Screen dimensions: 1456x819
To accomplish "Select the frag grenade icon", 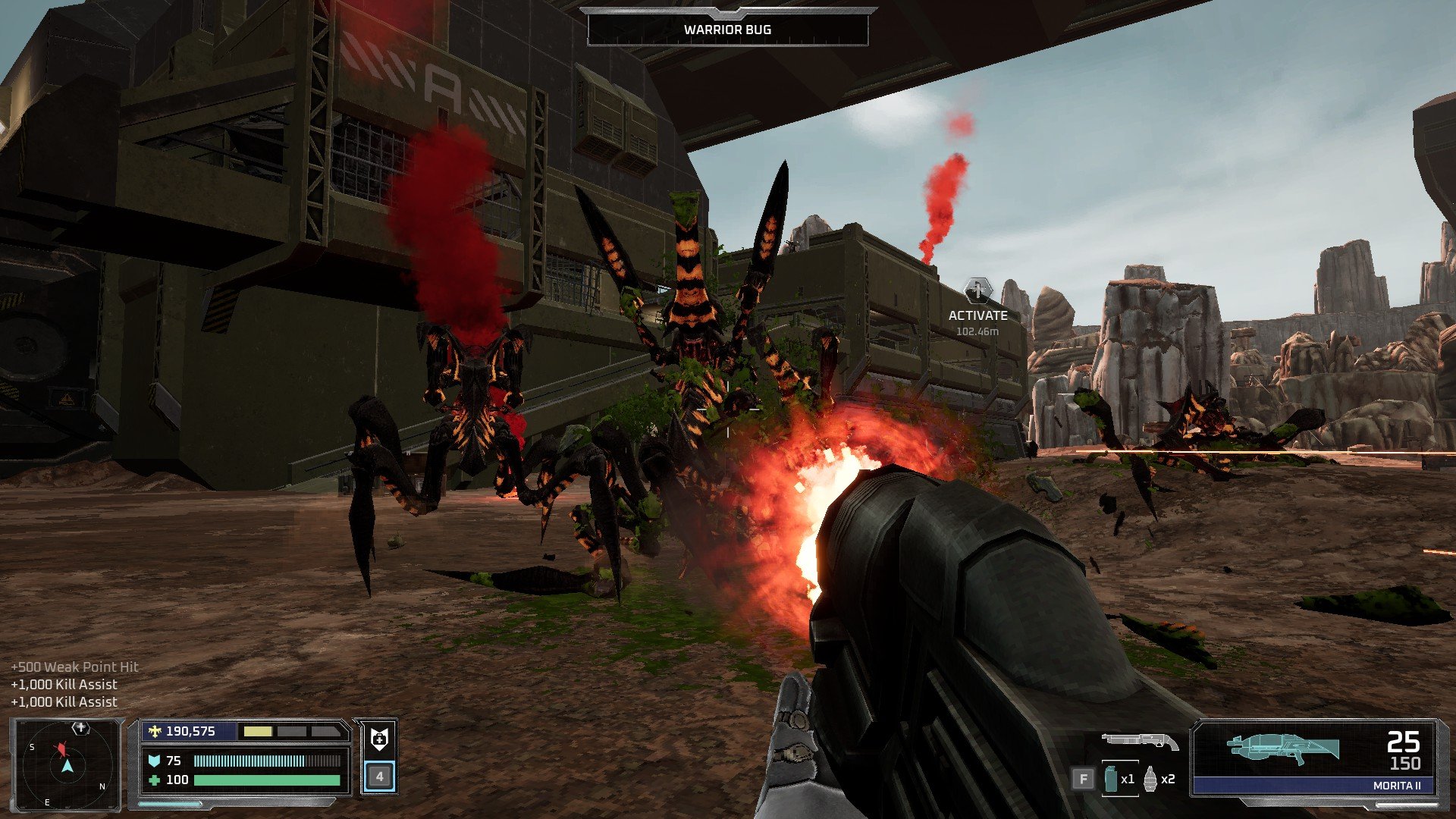I will (1150, 779).
